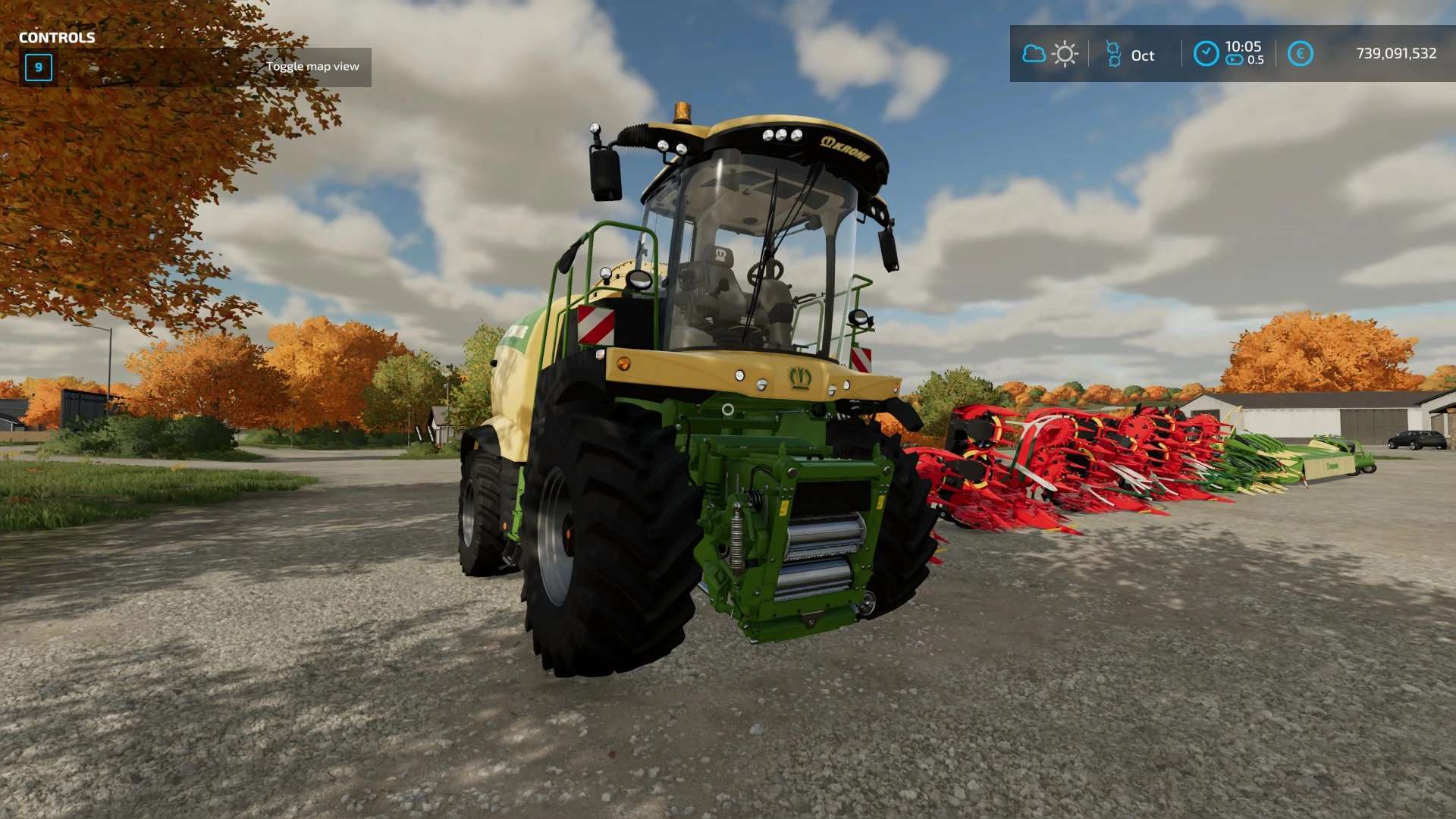Click the weather forecast cloud-and-sun icon
Screen dimensions: 1456x819
tap(1050, 54)
